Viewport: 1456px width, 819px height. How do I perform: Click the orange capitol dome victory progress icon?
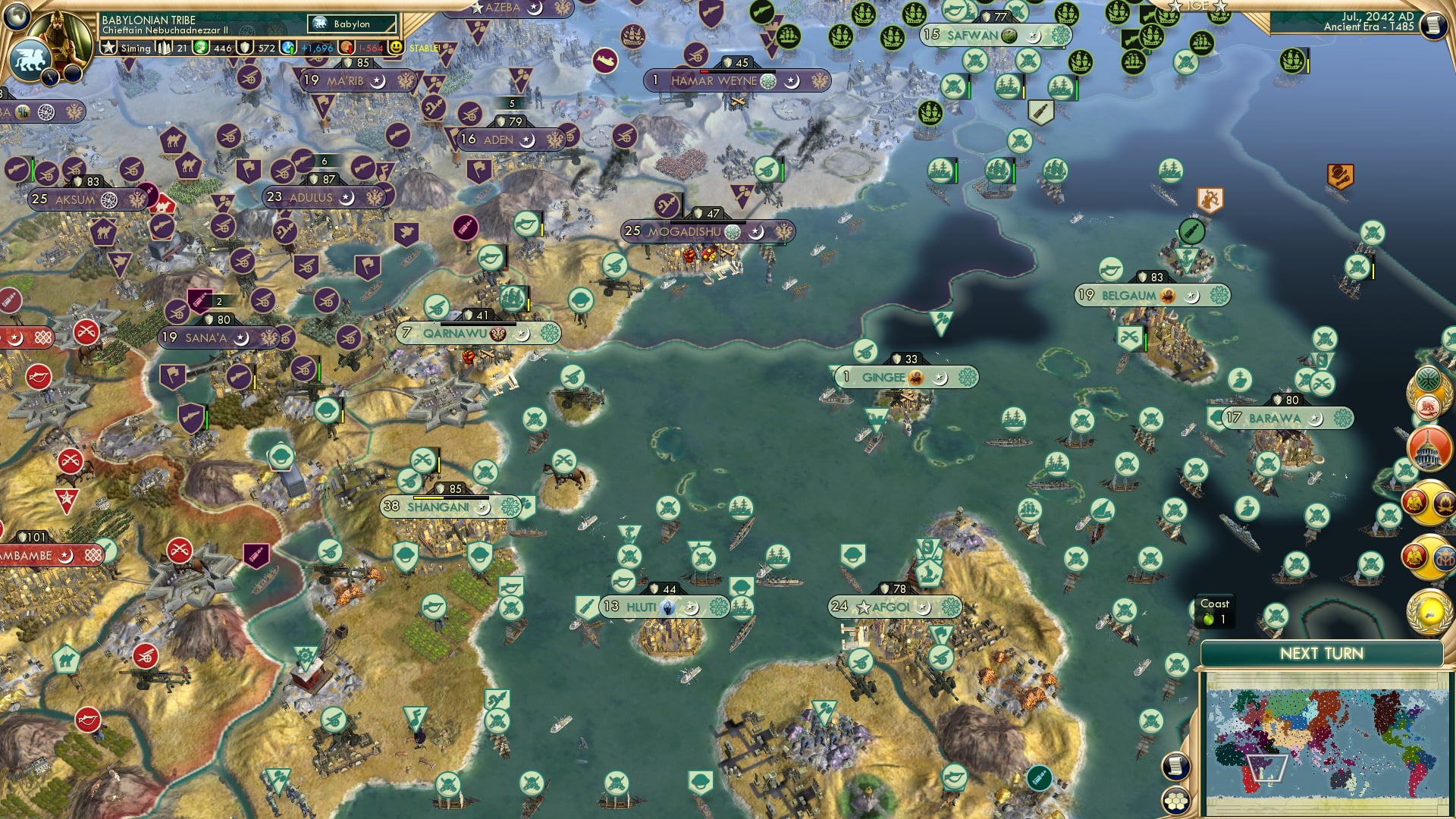point(1429,447)
